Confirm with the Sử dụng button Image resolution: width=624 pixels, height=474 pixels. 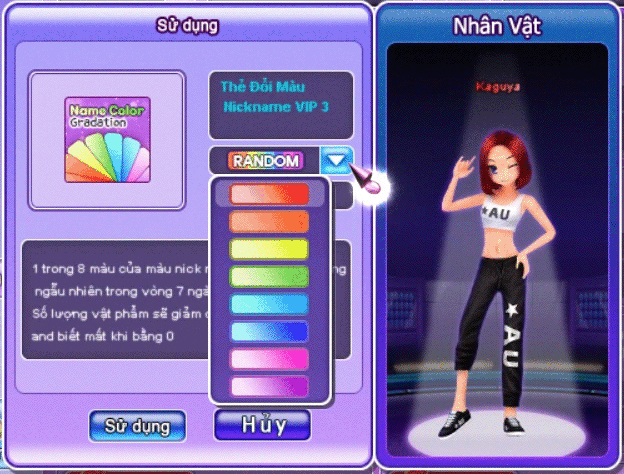tap(137, 425)
